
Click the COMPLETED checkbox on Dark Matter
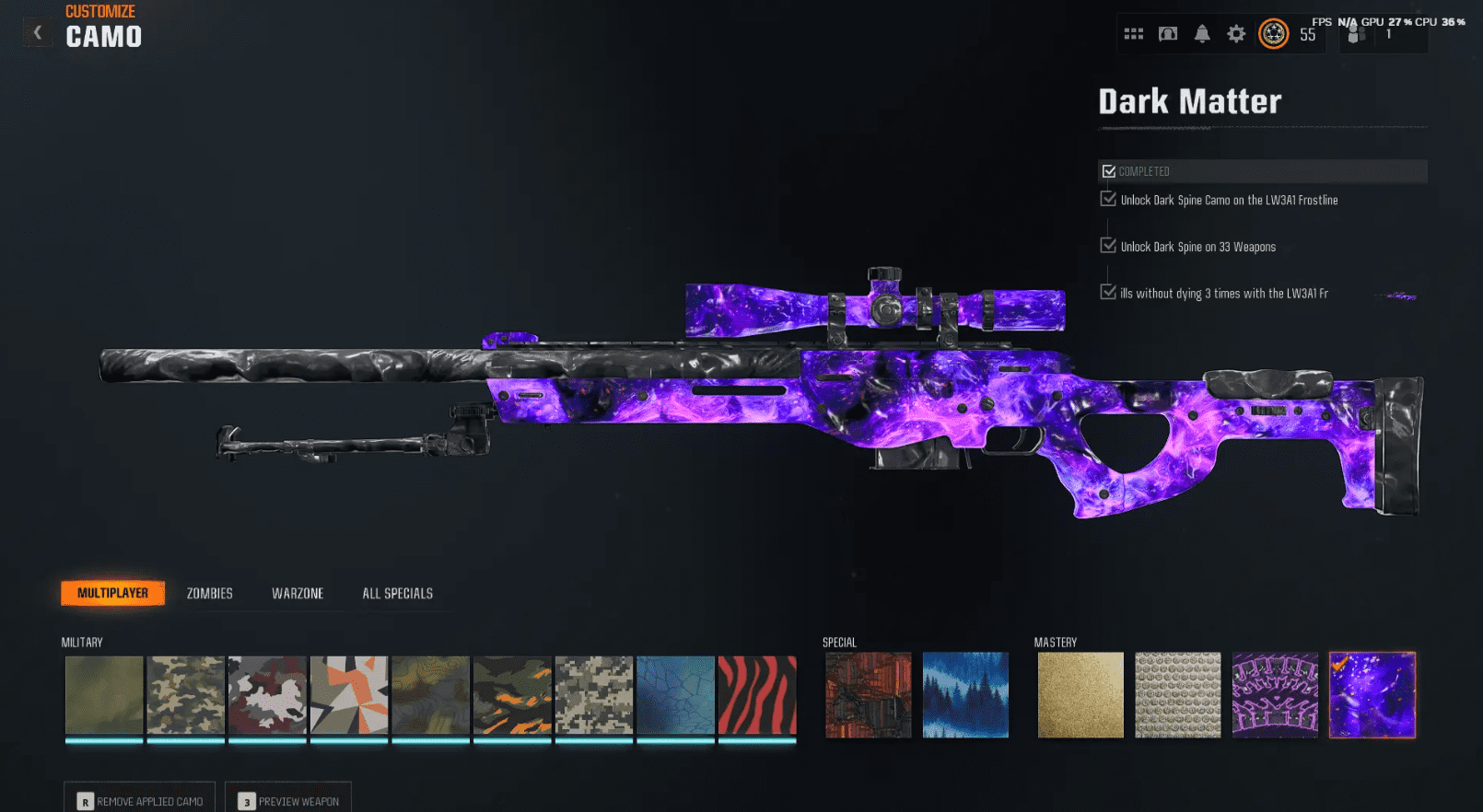coord(1108,171)
